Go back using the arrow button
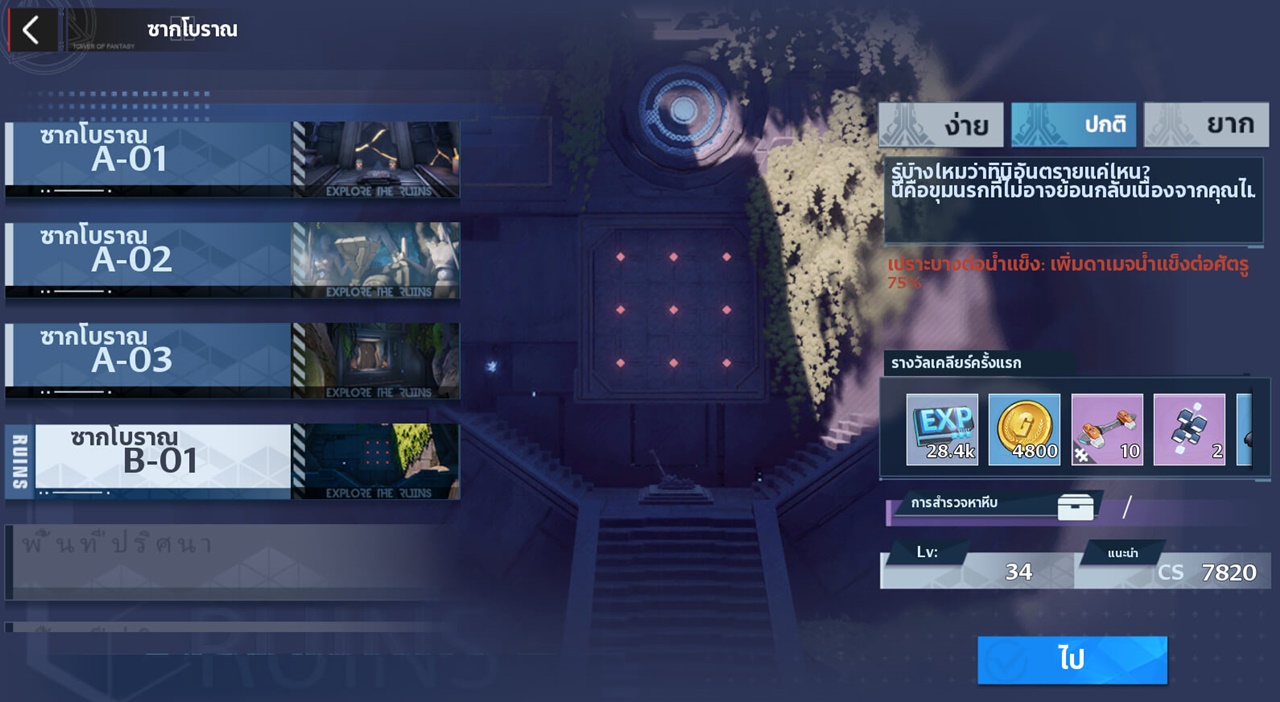Image resolution: width=1280 pixels, height=702 pixels. click(x=32, y=30)
